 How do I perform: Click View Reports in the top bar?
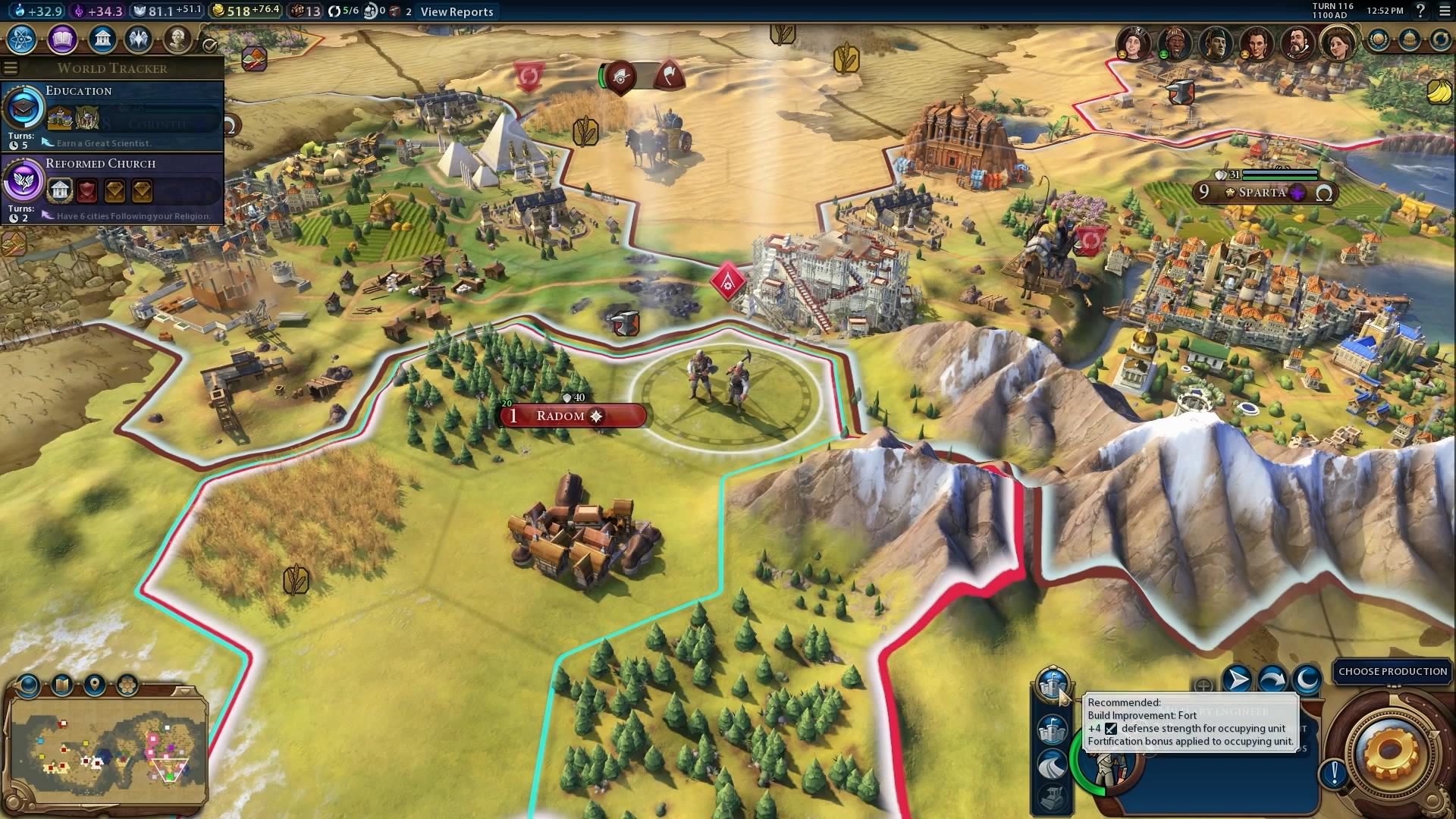click(x=457, y=11)
